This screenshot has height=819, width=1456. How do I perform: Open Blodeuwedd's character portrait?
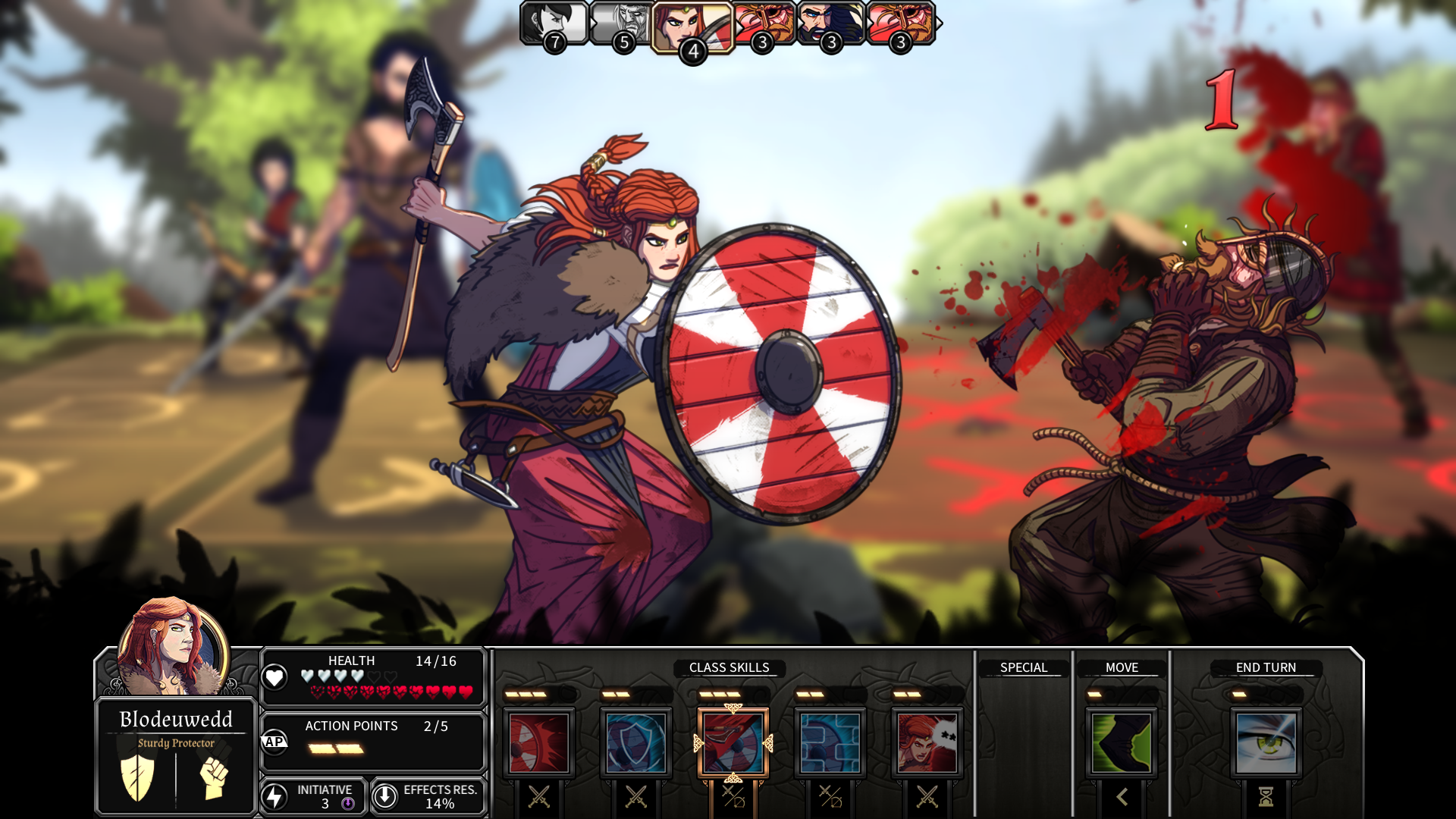click(x=174, y=645)
